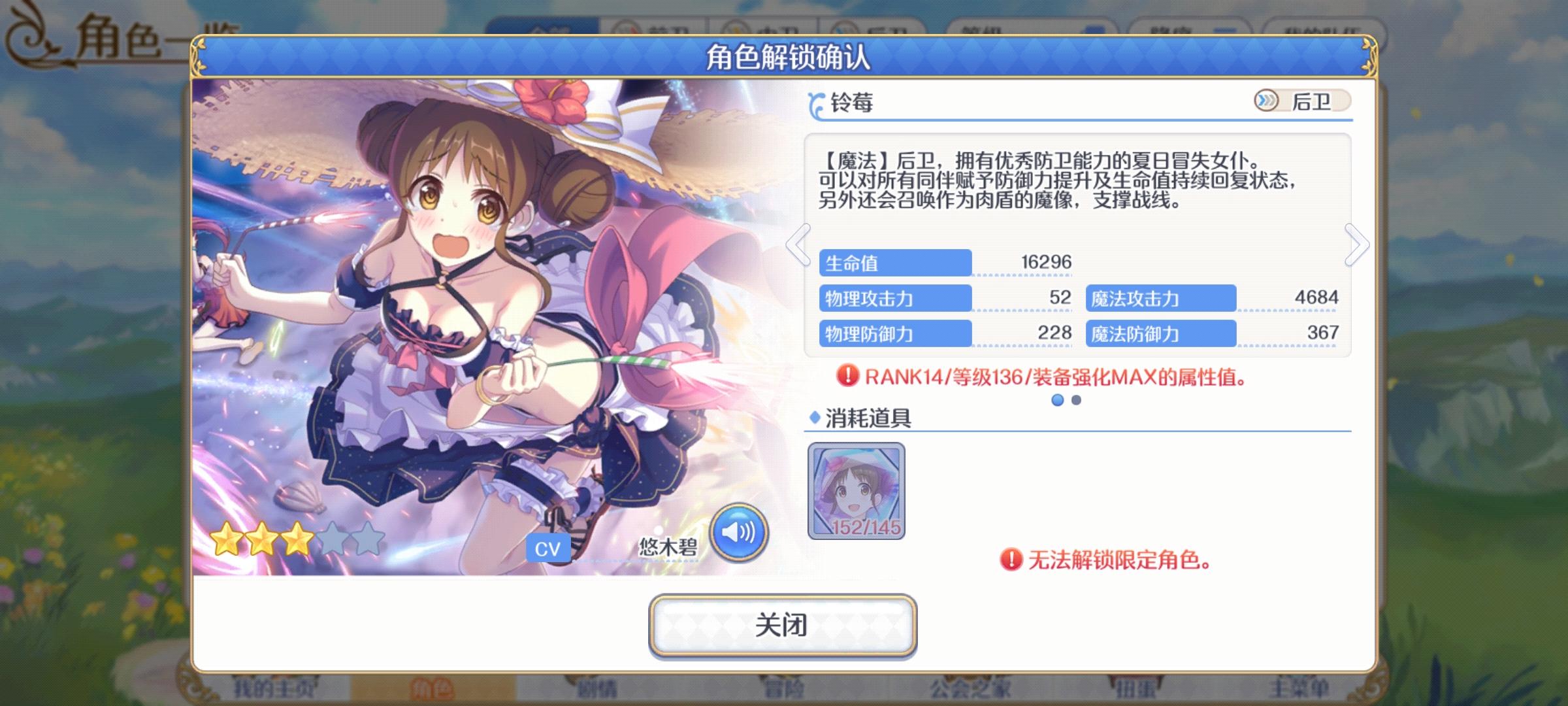Play the character voice with speaker icon
Viewport: 1568px width, 706px height.
(x=741, y=533)
